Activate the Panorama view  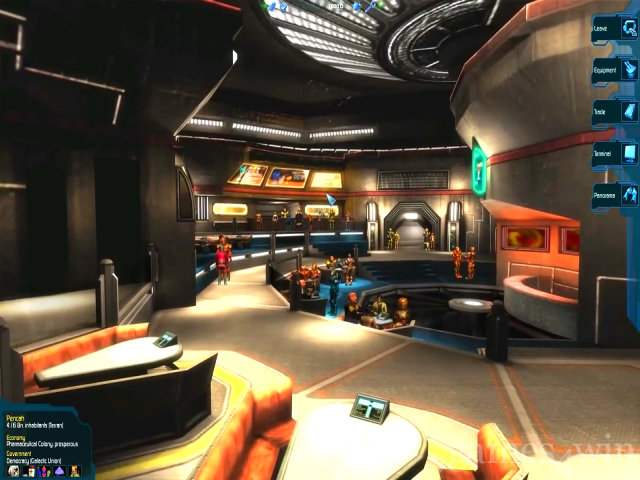pyautogui.click(x=616, y=195)
